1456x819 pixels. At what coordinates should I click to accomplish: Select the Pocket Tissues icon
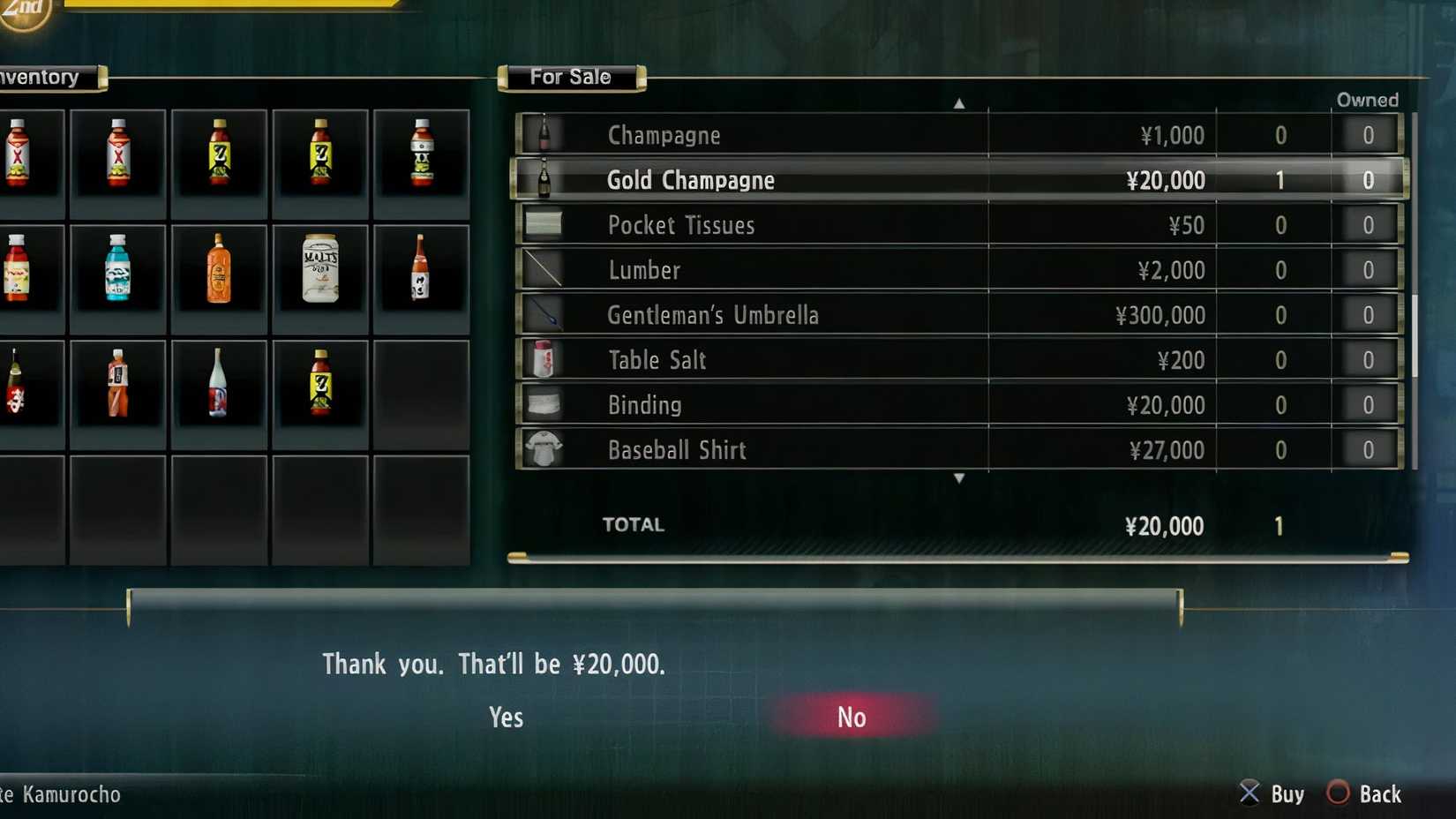tap(544, 222)
